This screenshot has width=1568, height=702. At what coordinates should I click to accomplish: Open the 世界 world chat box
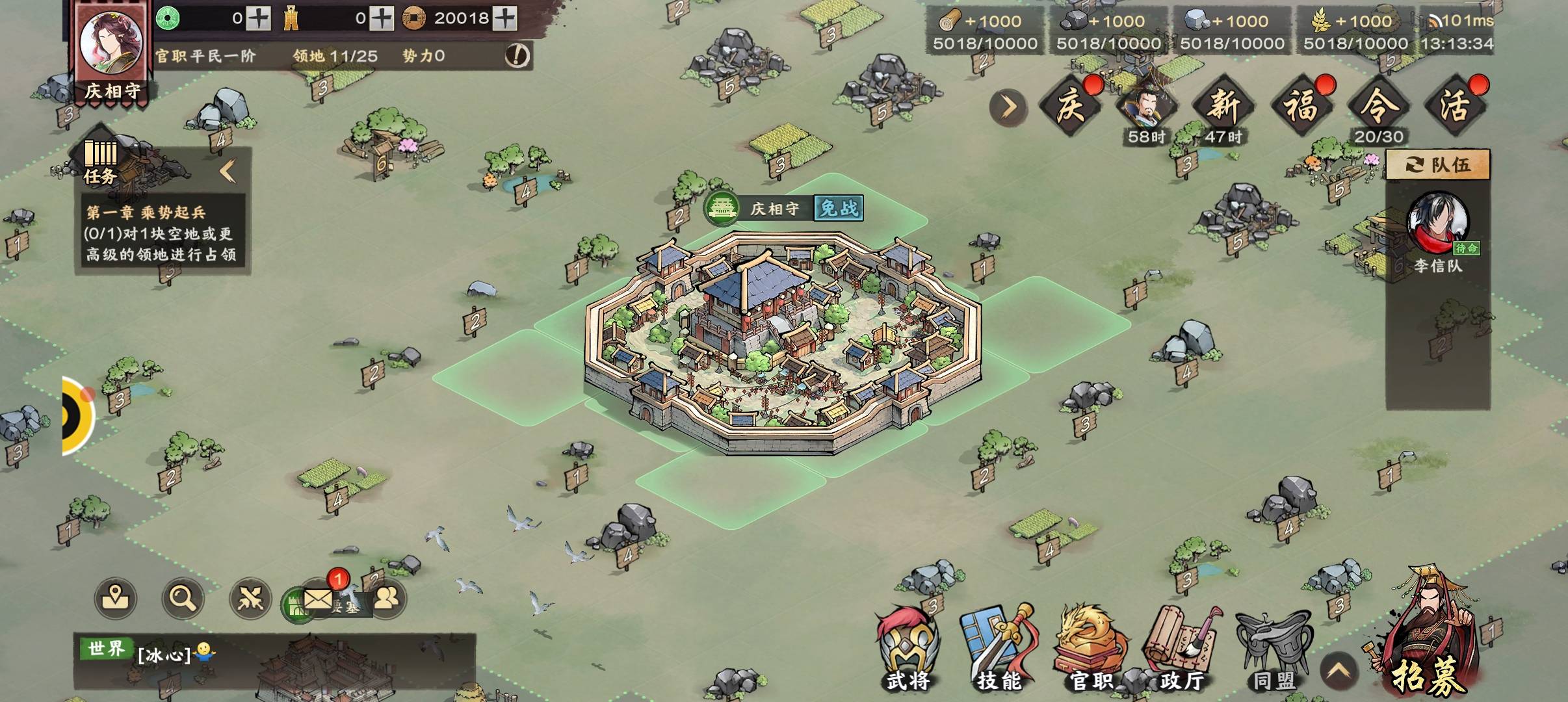pyautogui.click(x=273, y=660)
